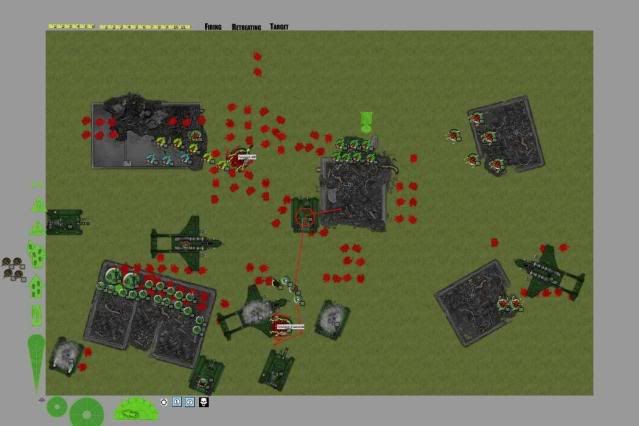Select the large green circular blast template
Viewport: 639px width, 426px height.
(86, 411)
